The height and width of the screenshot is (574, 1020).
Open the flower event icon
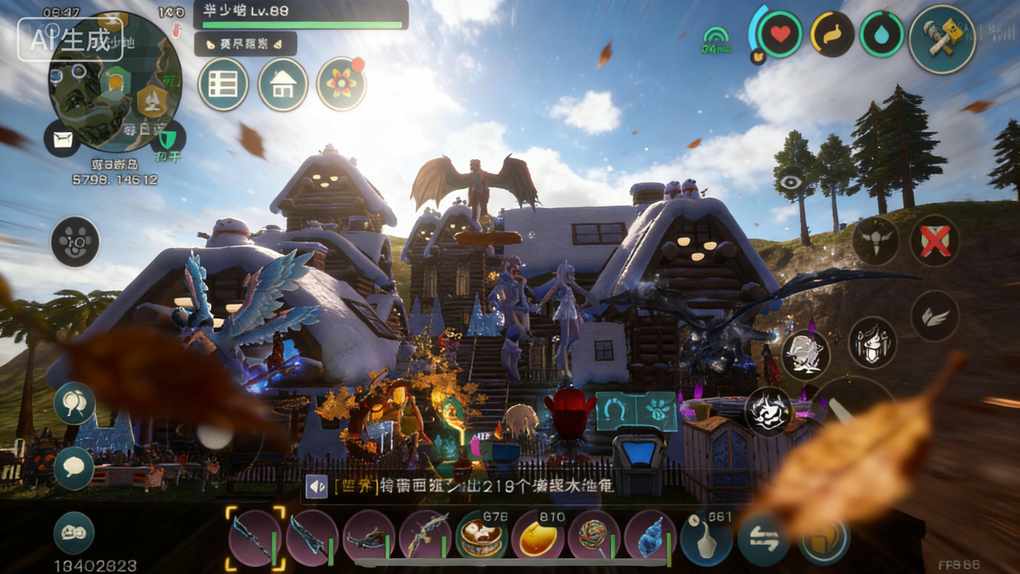pyautogui.click(x=341, y=84)
